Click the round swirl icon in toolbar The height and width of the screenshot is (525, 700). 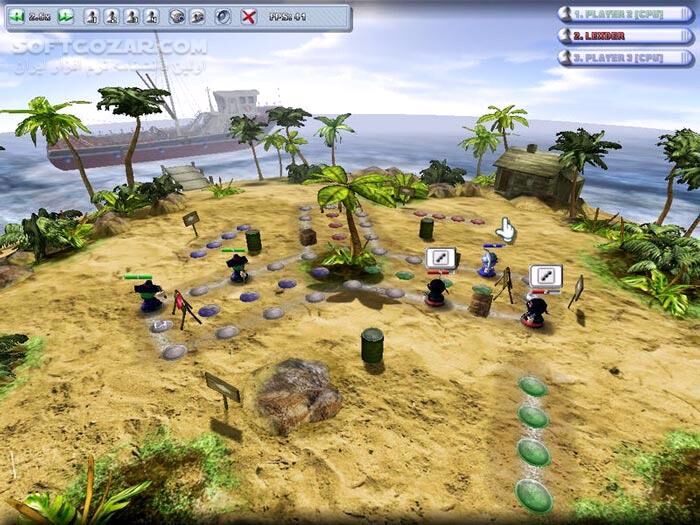223,17
